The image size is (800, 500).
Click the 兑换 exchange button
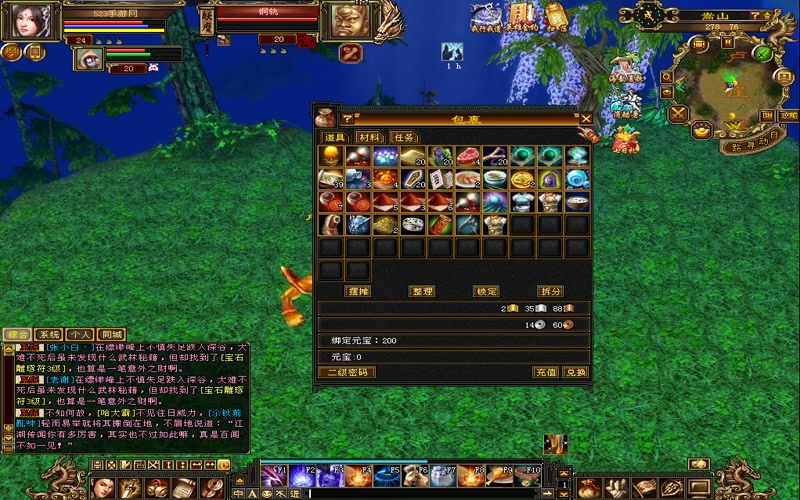tap(575, 372)
